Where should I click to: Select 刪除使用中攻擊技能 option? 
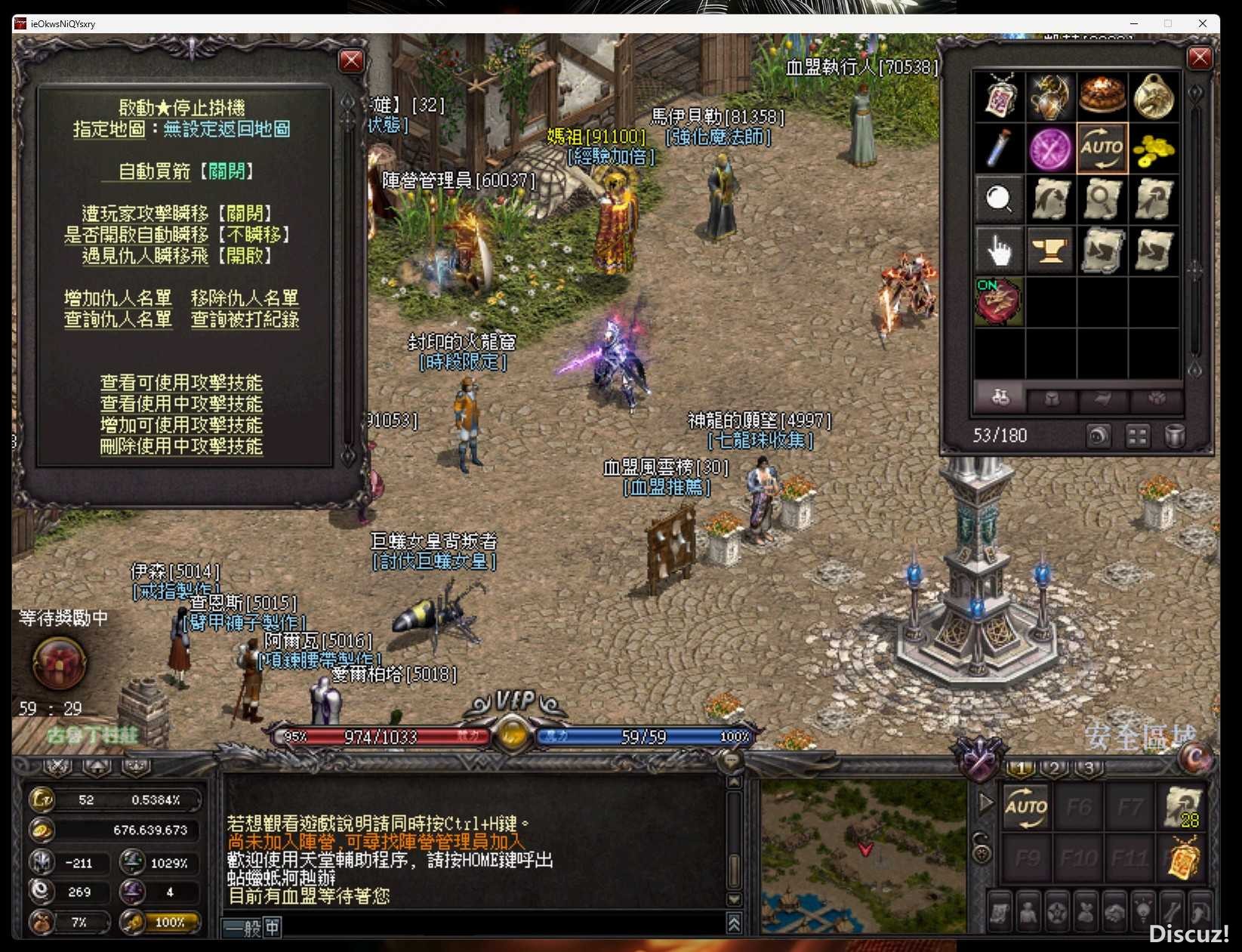click(181, 446)
